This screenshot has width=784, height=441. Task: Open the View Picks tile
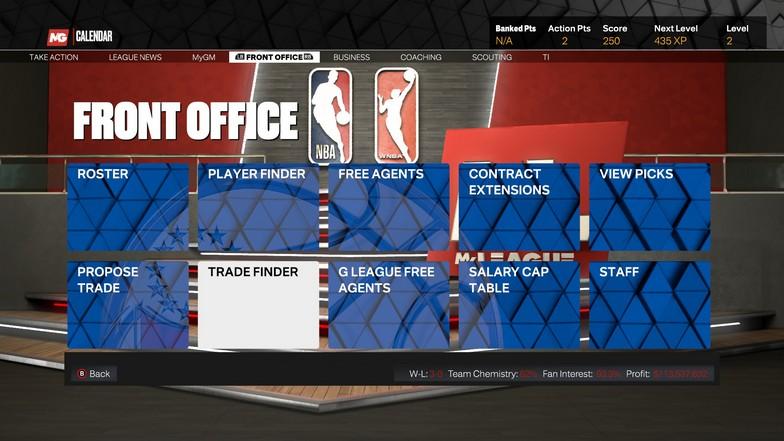click(x=650, y=207)
